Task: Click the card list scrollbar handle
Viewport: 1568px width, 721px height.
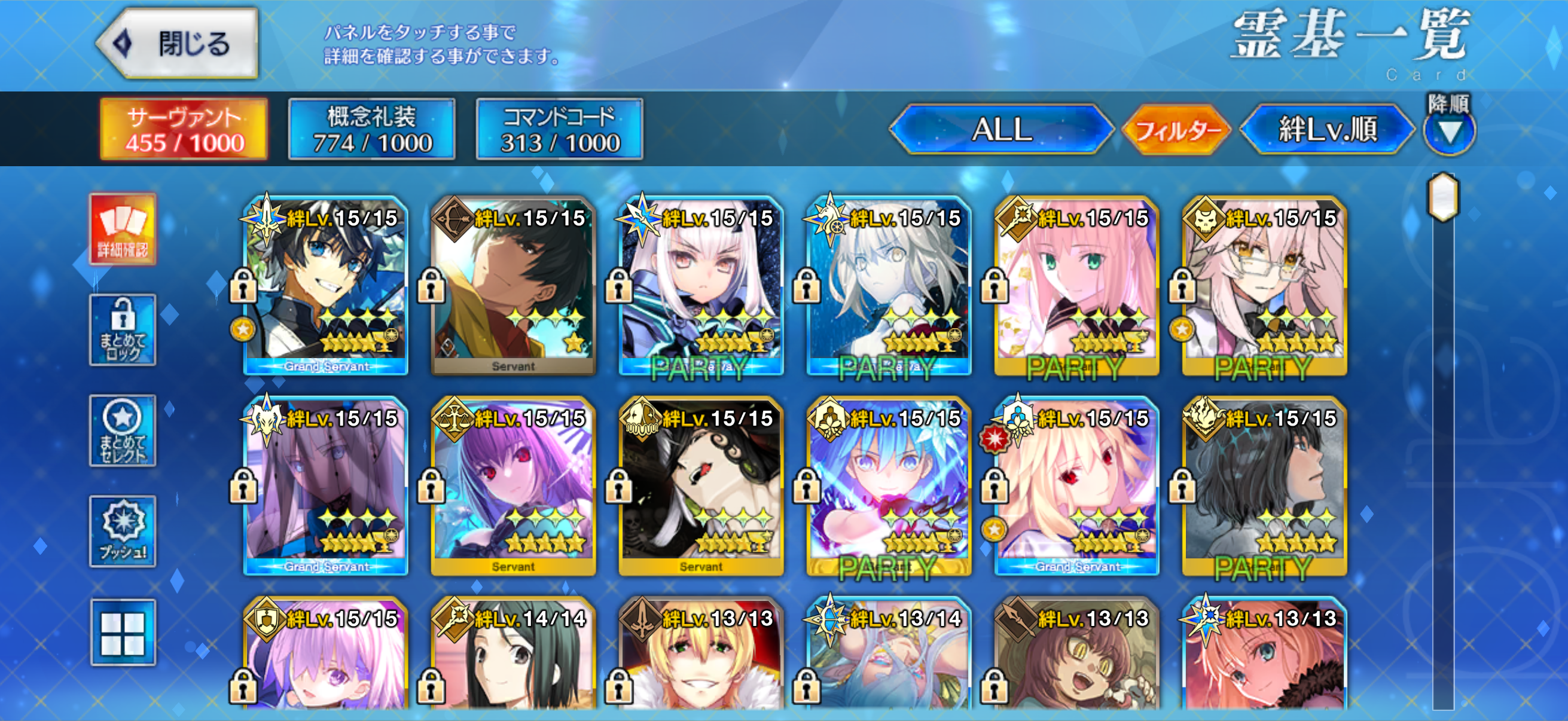Action: (x=1442, y=197)
